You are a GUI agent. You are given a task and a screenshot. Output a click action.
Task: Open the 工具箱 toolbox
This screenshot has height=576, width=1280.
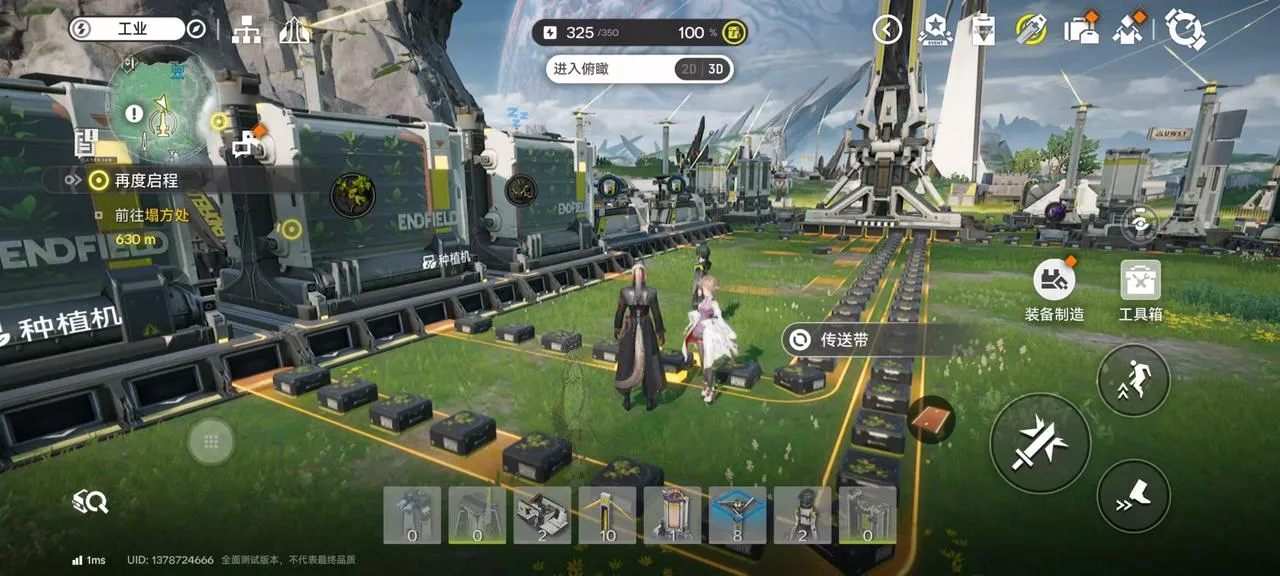click(x=1140, y=292)
